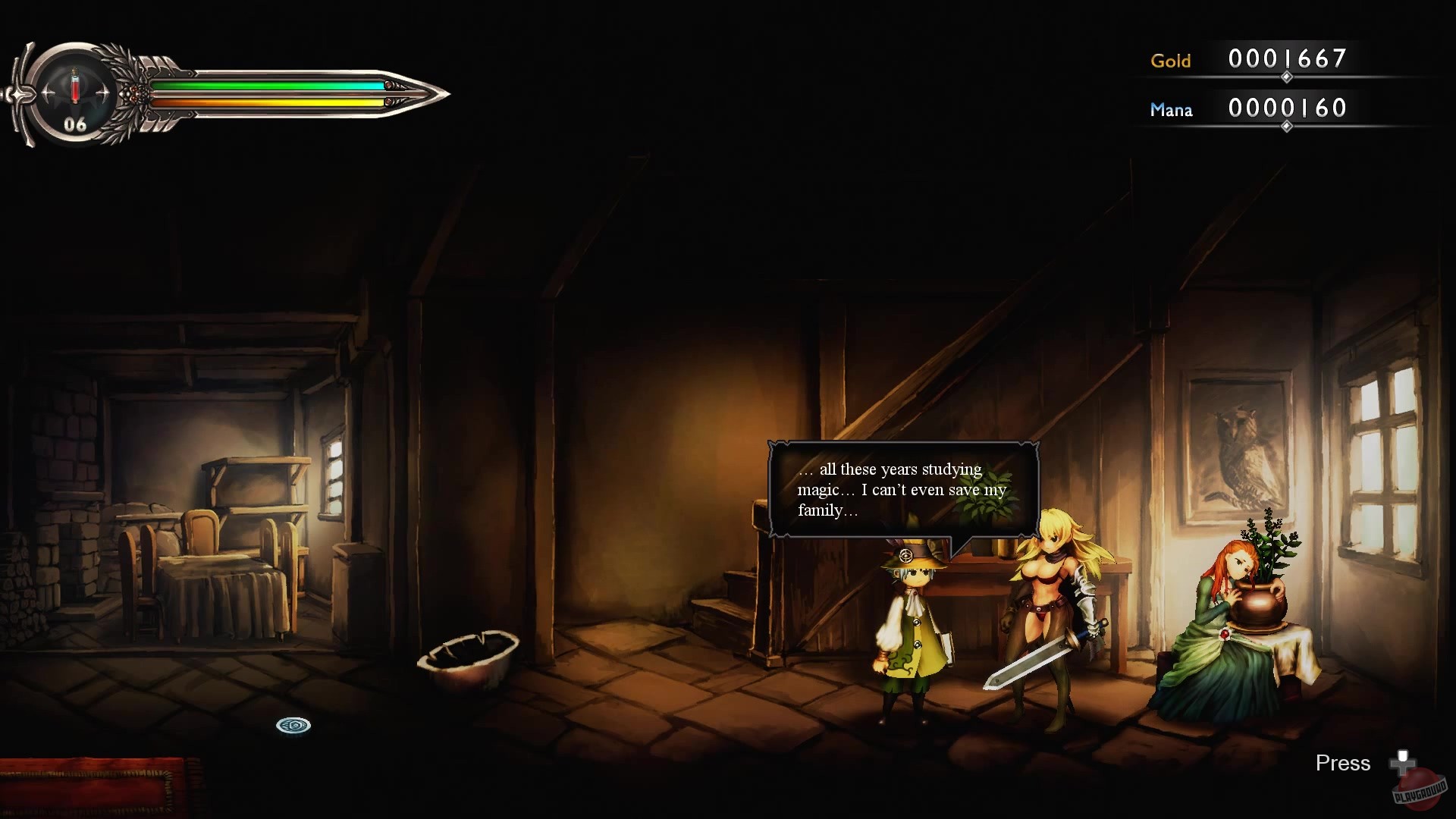
Task: Click the diamond icon below the Mana counter
Action: [x=1287, y=127]
